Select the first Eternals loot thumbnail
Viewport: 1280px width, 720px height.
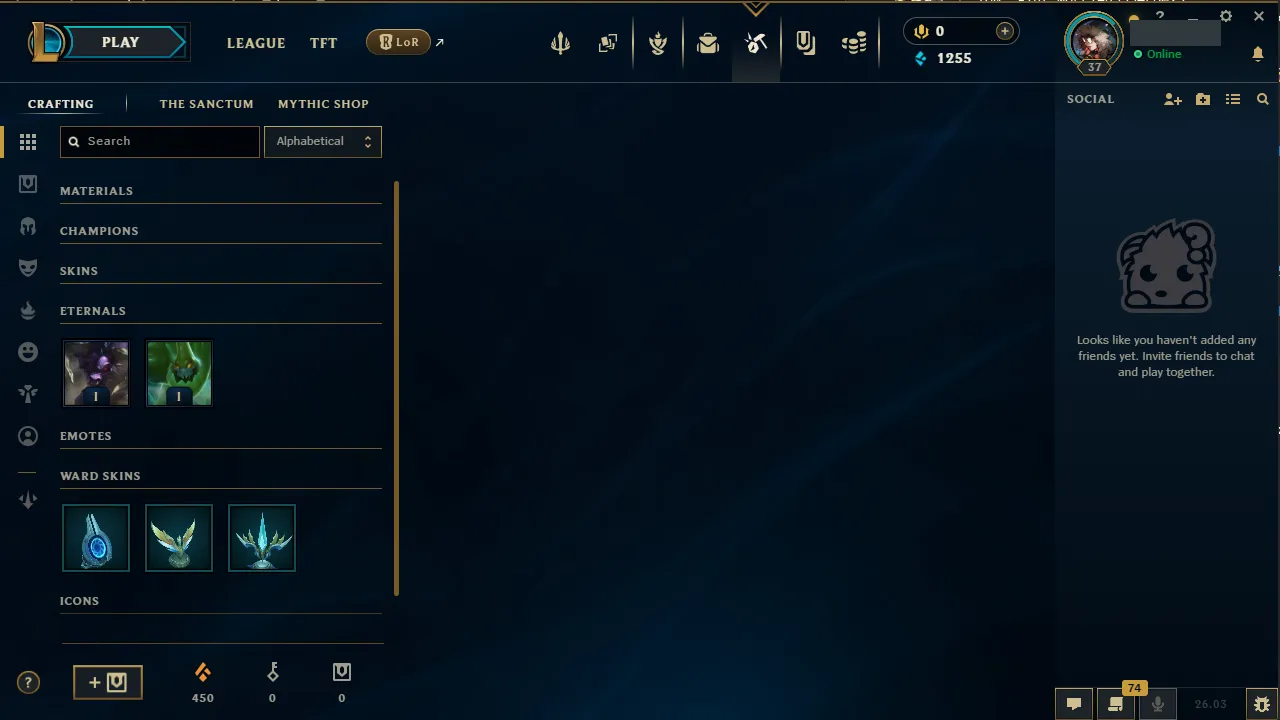(96, 373)
